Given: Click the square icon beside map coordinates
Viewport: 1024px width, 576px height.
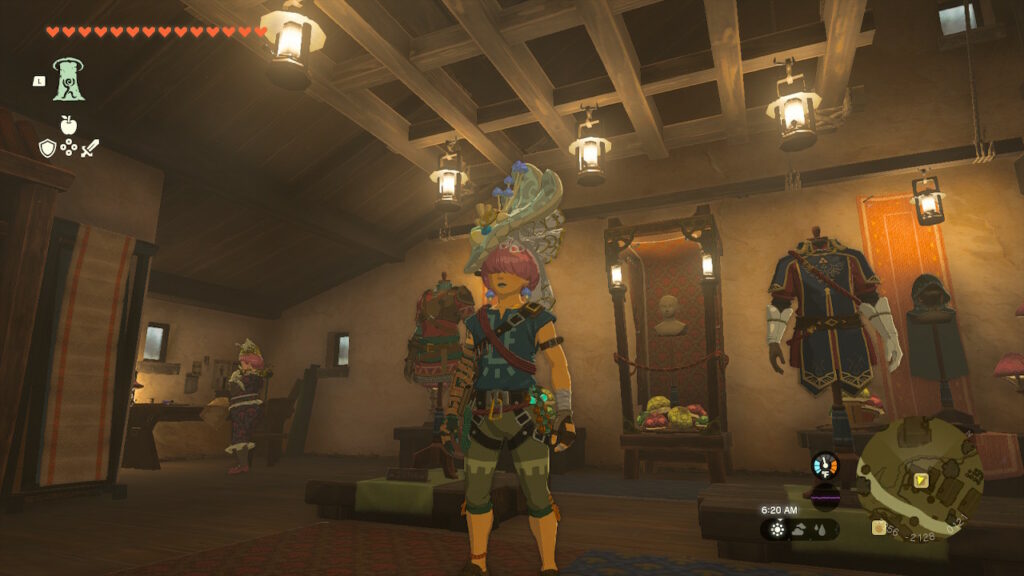Looking at the screenshot, I should pos(879,528).
